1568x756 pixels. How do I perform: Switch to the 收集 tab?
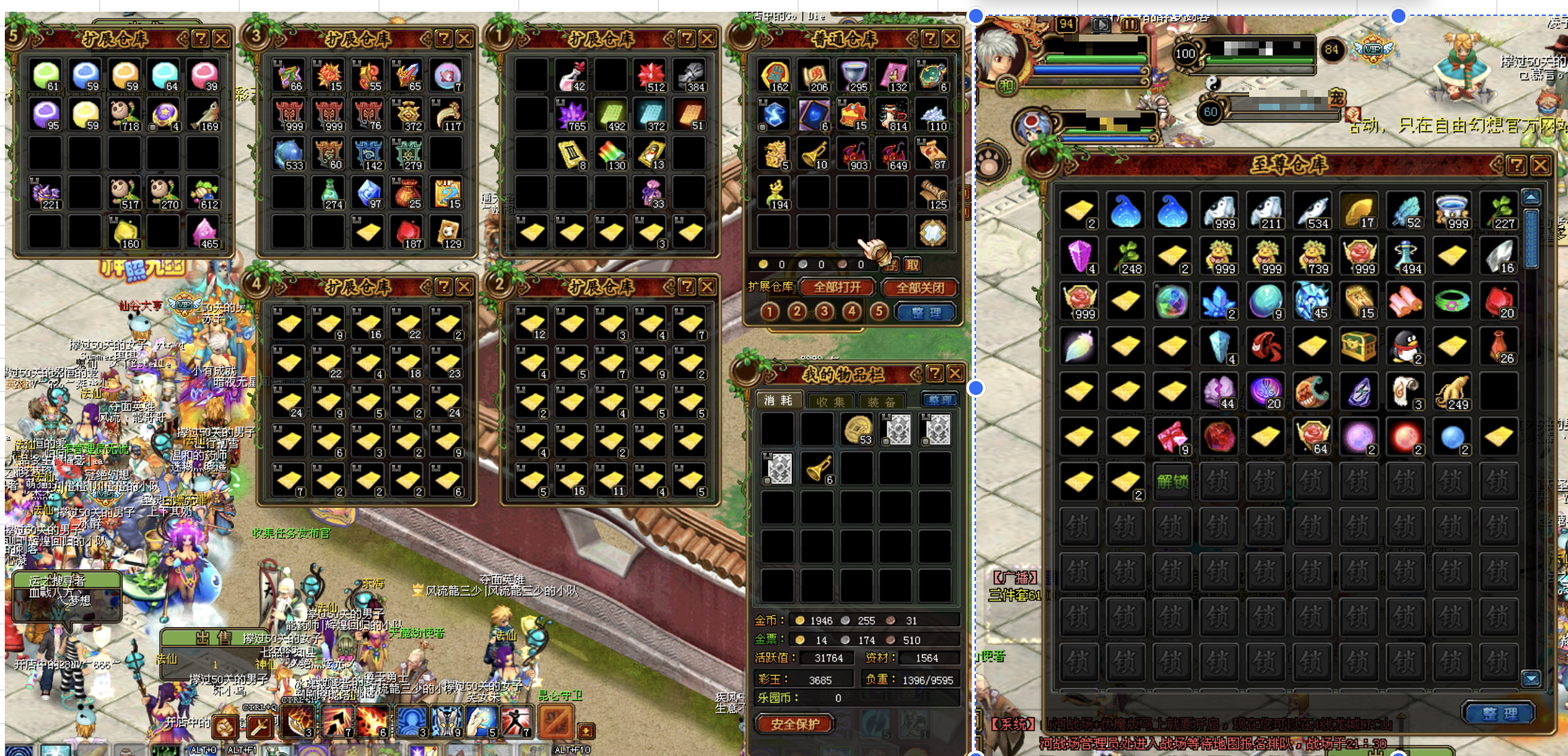point(830,401)
